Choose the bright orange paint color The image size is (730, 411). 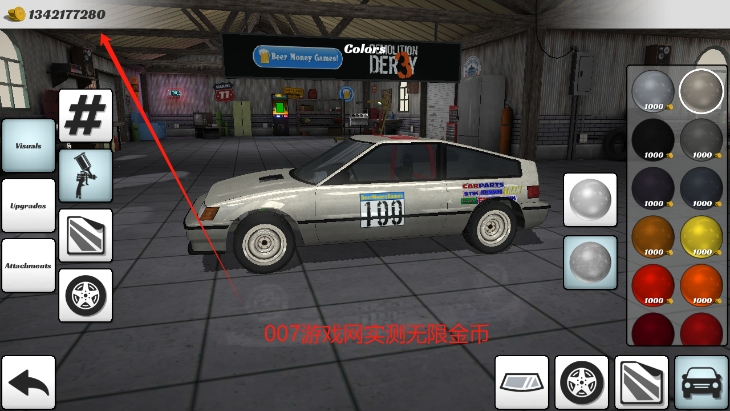(x=702, y=284)
